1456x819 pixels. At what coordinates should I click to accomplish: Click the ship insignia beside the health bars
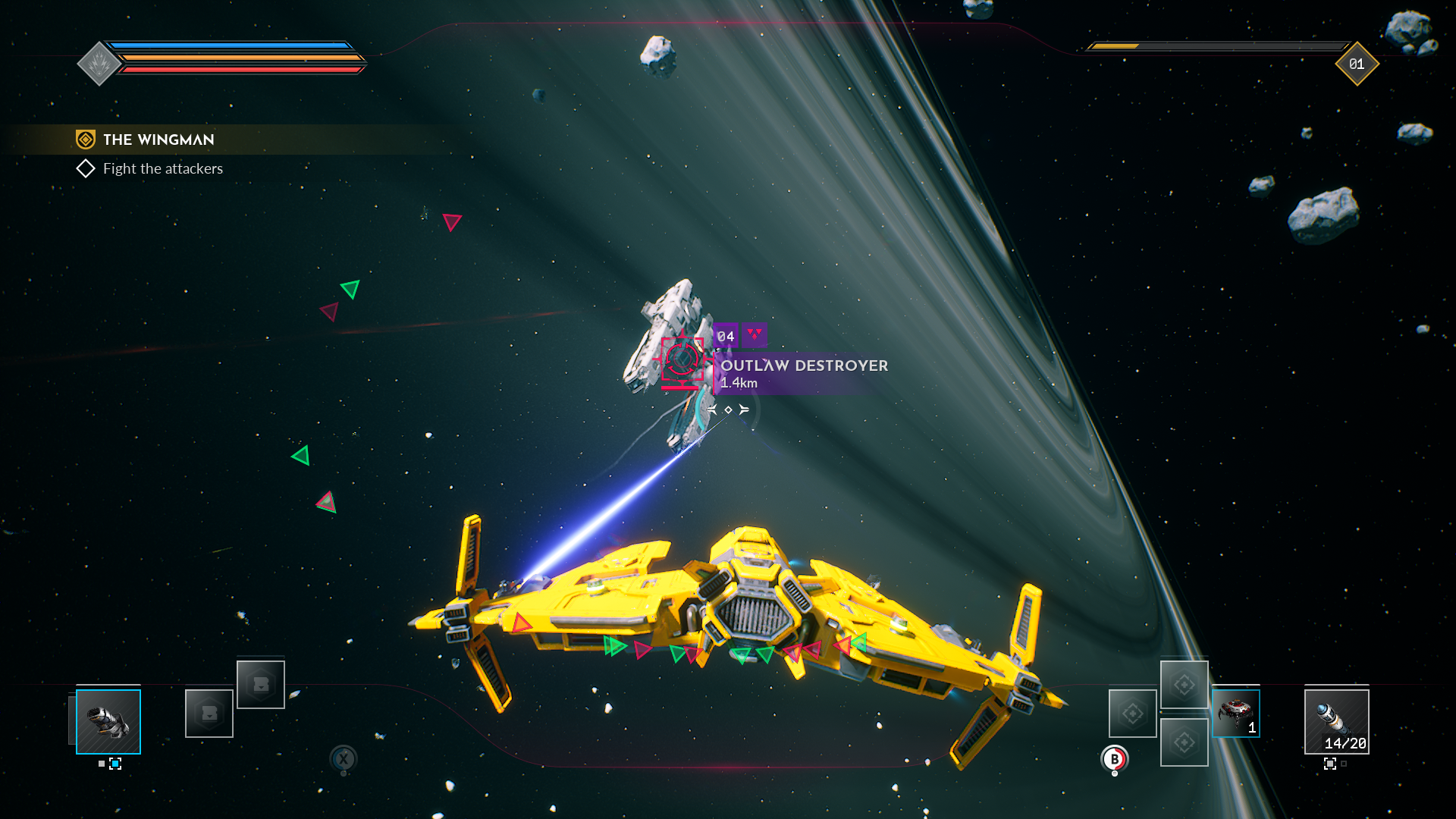(x=98, y=64)
